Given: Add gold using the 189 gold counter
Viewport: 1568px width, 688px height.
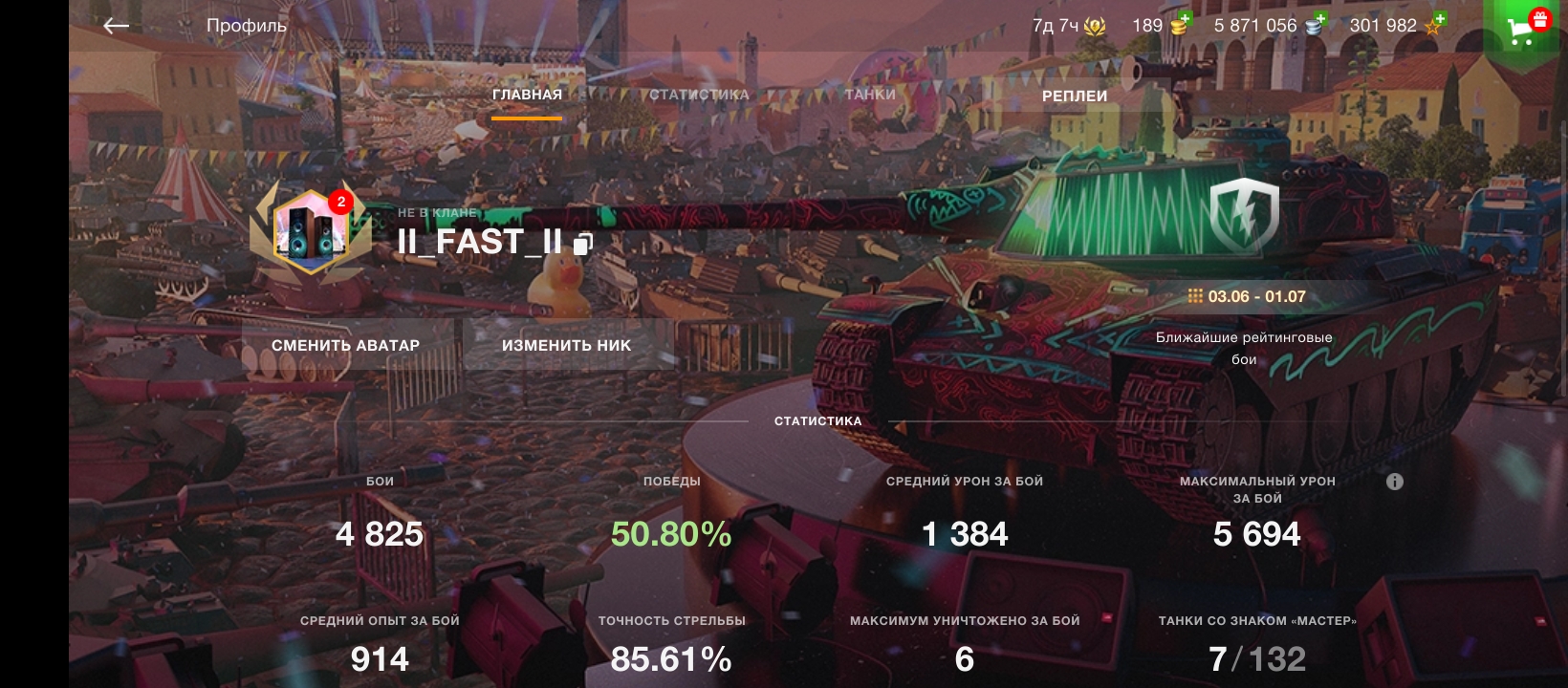Looking at the screenshot, I should point(1160,26).
